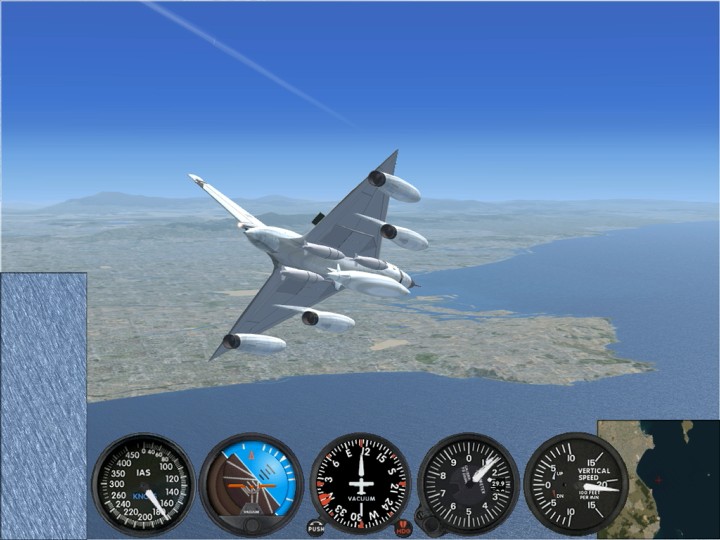Viewport: 720px width, 540px height.
Task: Open the satellite map window
Action: click(660, 480)
